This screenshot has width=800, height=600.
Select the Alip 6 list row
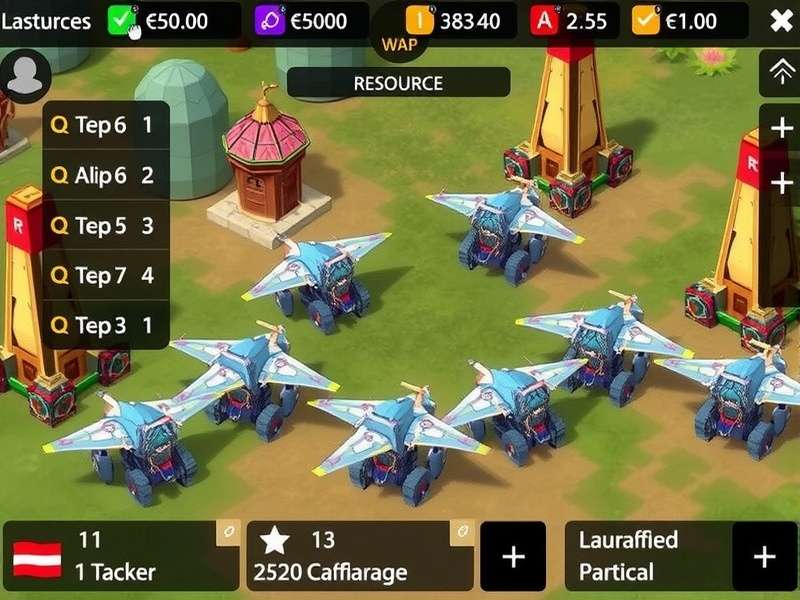pos(105,175)
